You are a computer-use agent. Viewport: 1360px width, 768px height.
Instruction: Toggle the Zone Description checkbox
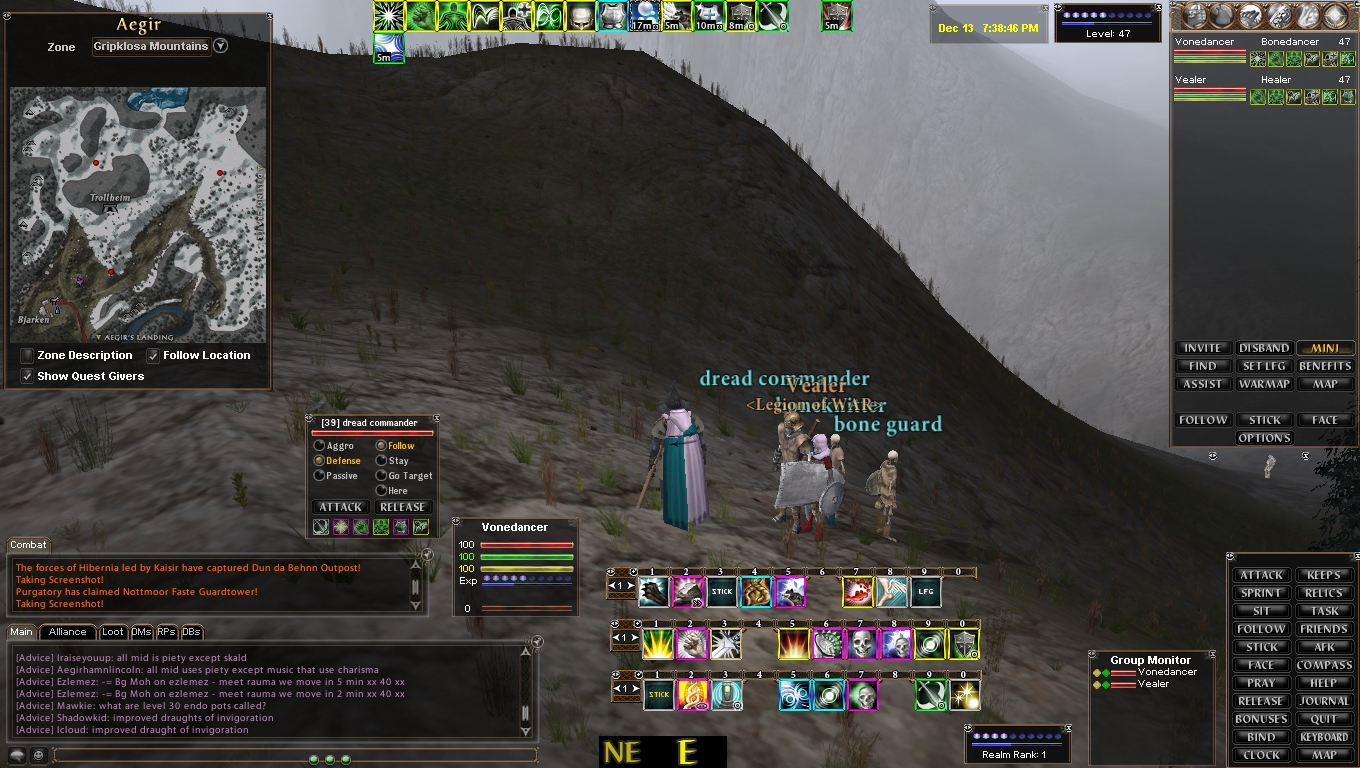(27, 356)
